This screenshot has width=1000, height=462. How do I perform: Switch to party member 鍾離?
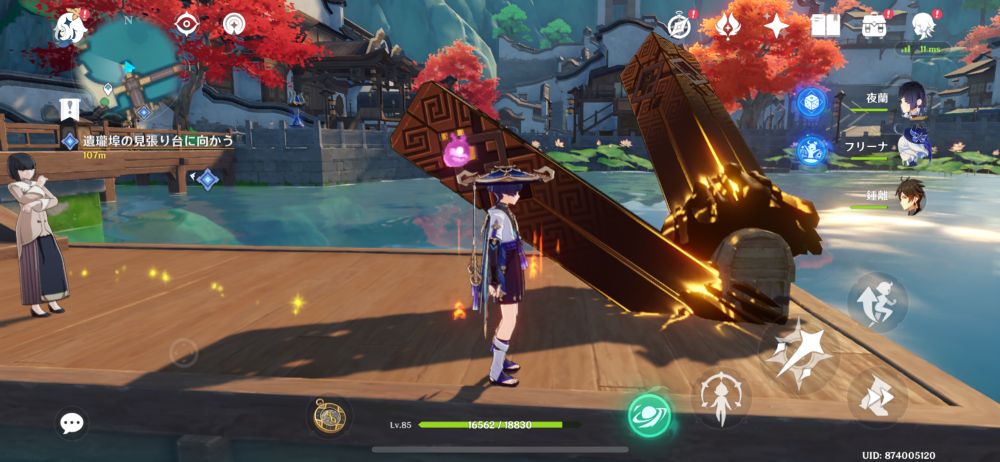911,196
